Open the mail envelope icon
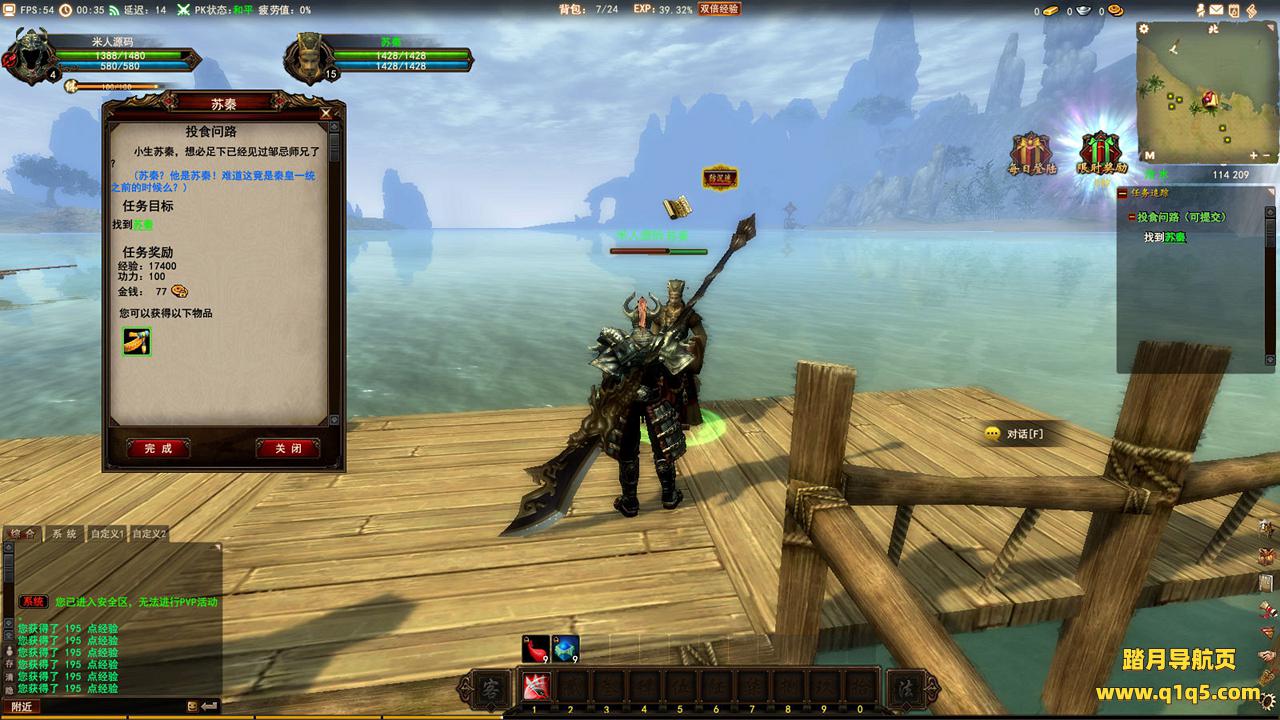The height and width of the screenshot is (720, 1280). [x=1215, y=10]
